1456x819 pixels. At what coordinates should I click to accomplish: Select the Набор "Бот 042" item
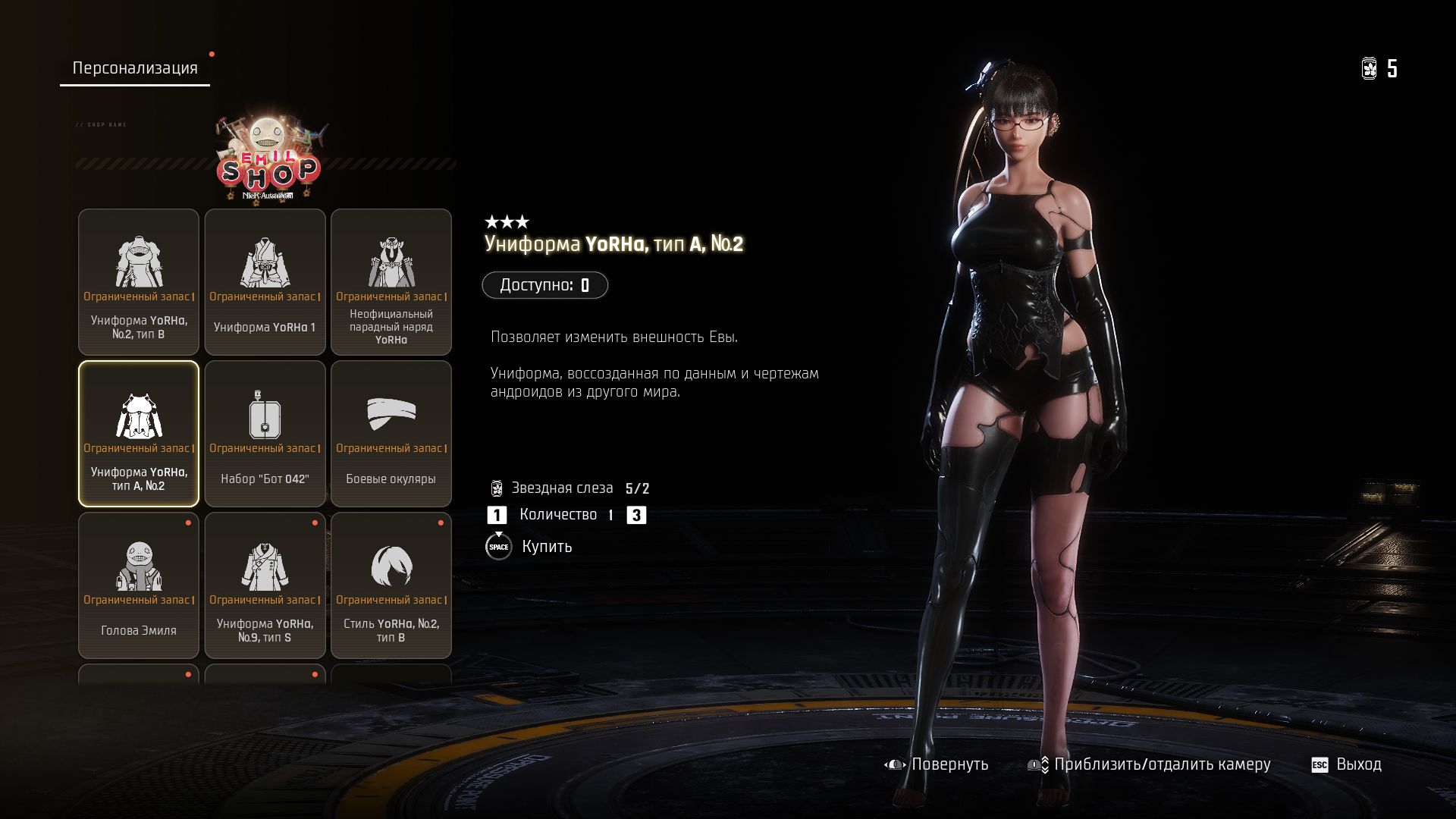point(265,434)
